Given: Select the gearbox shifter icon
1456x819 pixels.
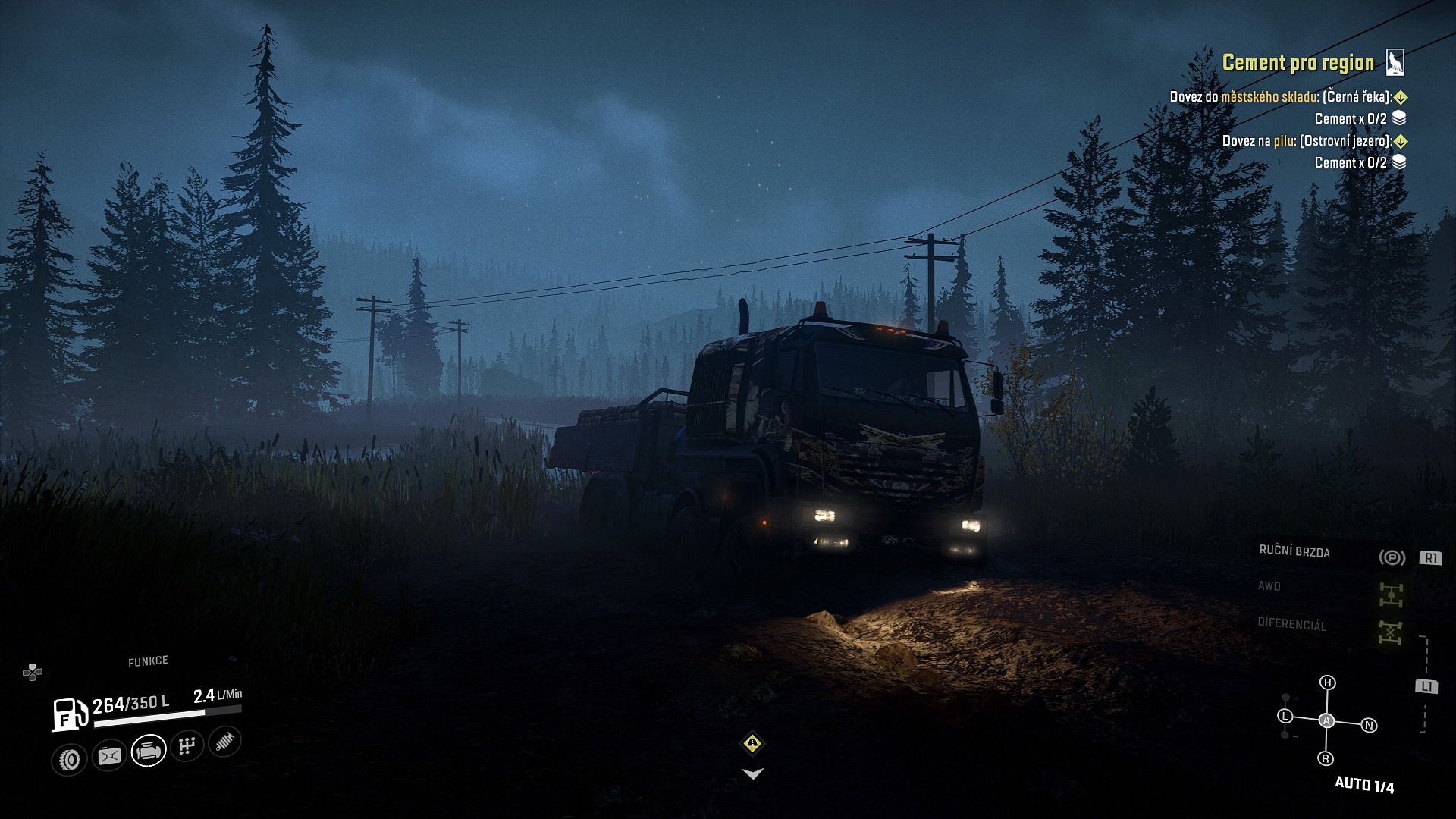Looking at the screenshot, I should [x=187, y=746].
